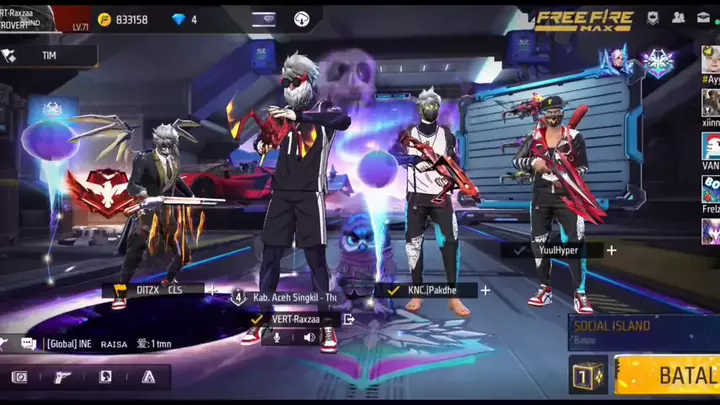Click the plus beside DITZX CLS

point(211,290)
